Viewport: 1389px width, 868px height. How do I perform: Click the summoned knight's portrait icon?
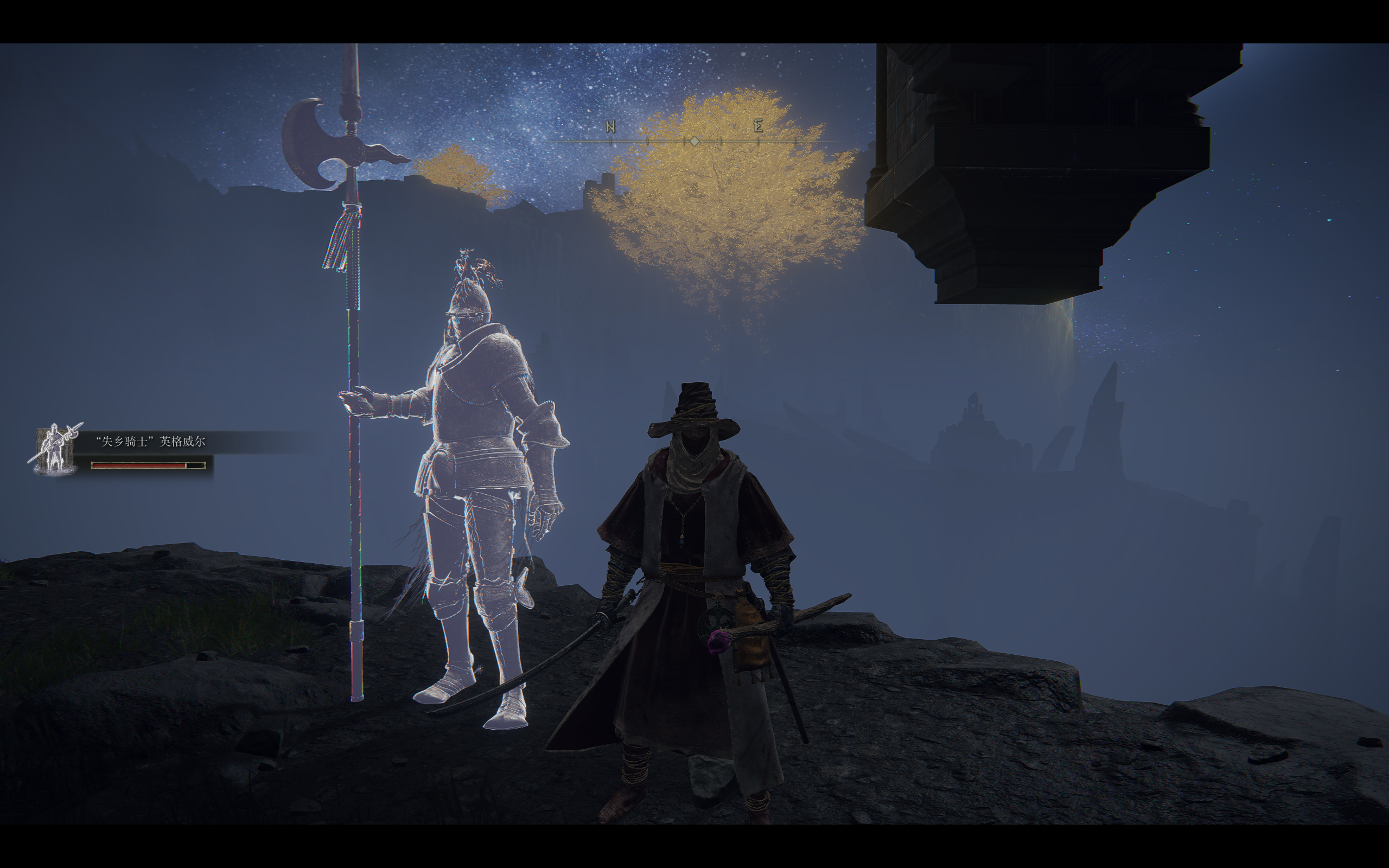pyautogui.click(x=55, y=451)
